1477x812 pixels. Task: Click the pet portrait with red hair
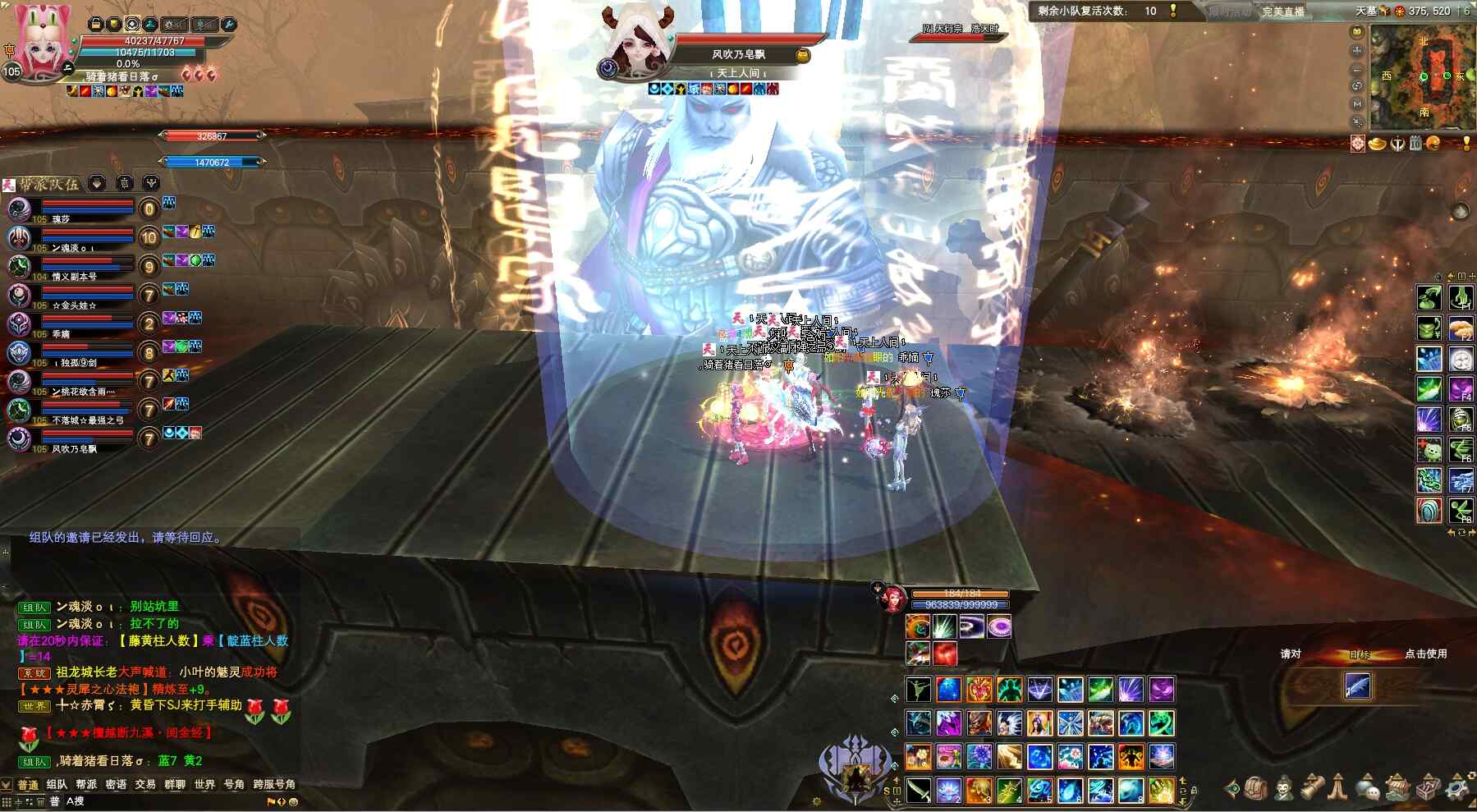tap(891, 599)
